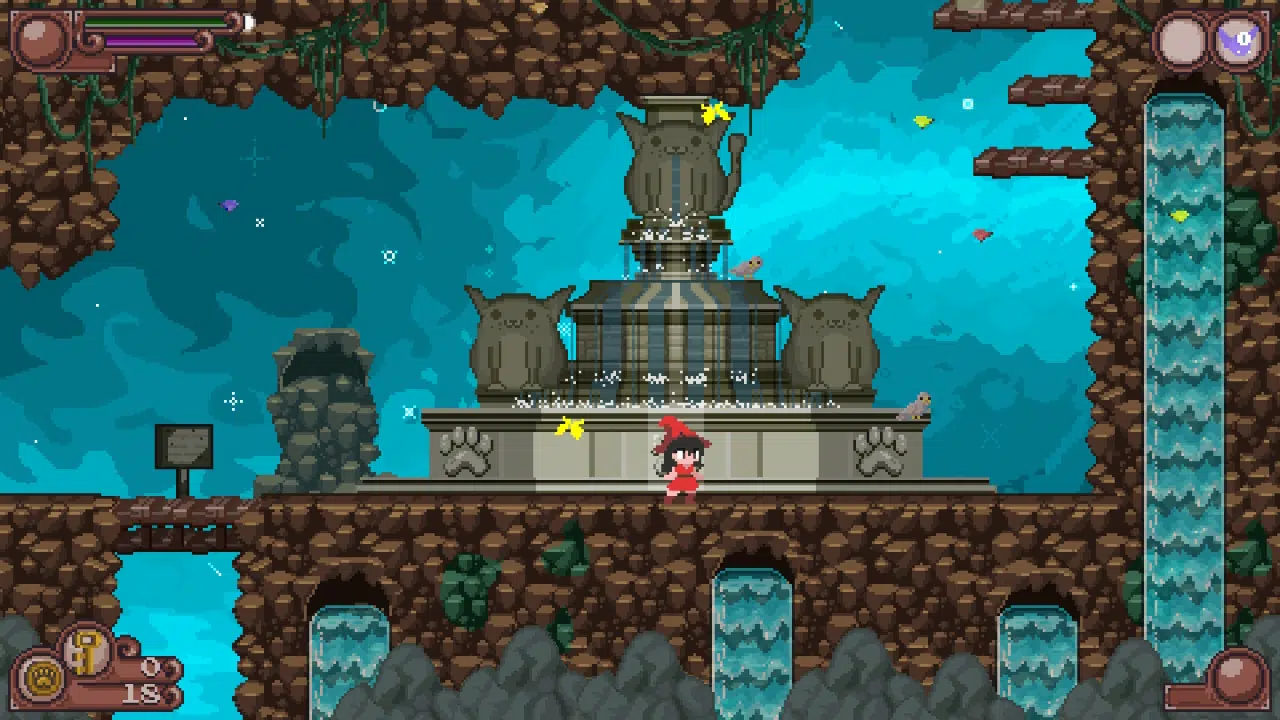The width and height of the screenshot is (1280, 720).
Task: Select the purple crescent eye ability slot
Action: tap(1240, 42)
